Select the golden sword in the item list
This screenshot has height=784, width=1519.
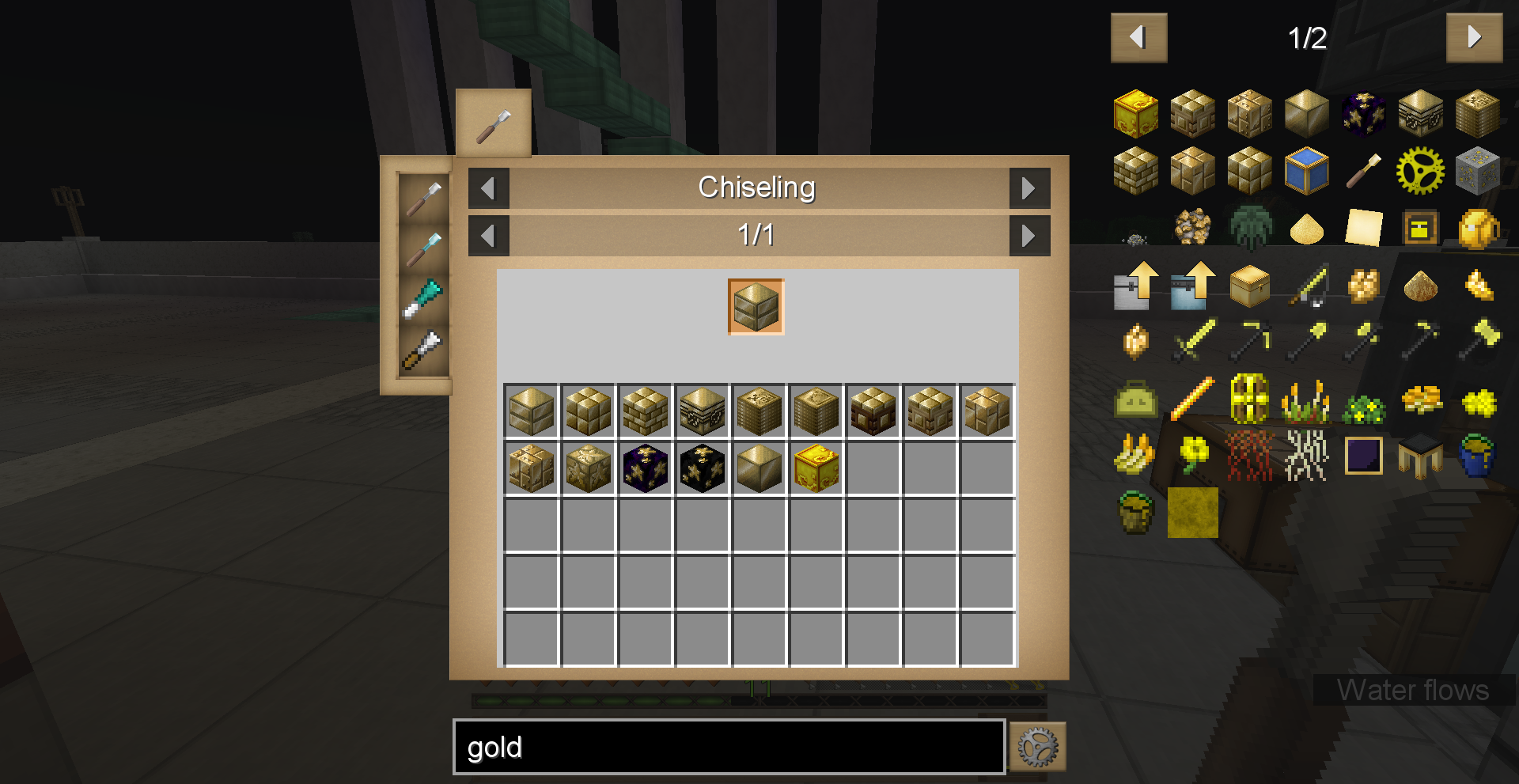1193,340
